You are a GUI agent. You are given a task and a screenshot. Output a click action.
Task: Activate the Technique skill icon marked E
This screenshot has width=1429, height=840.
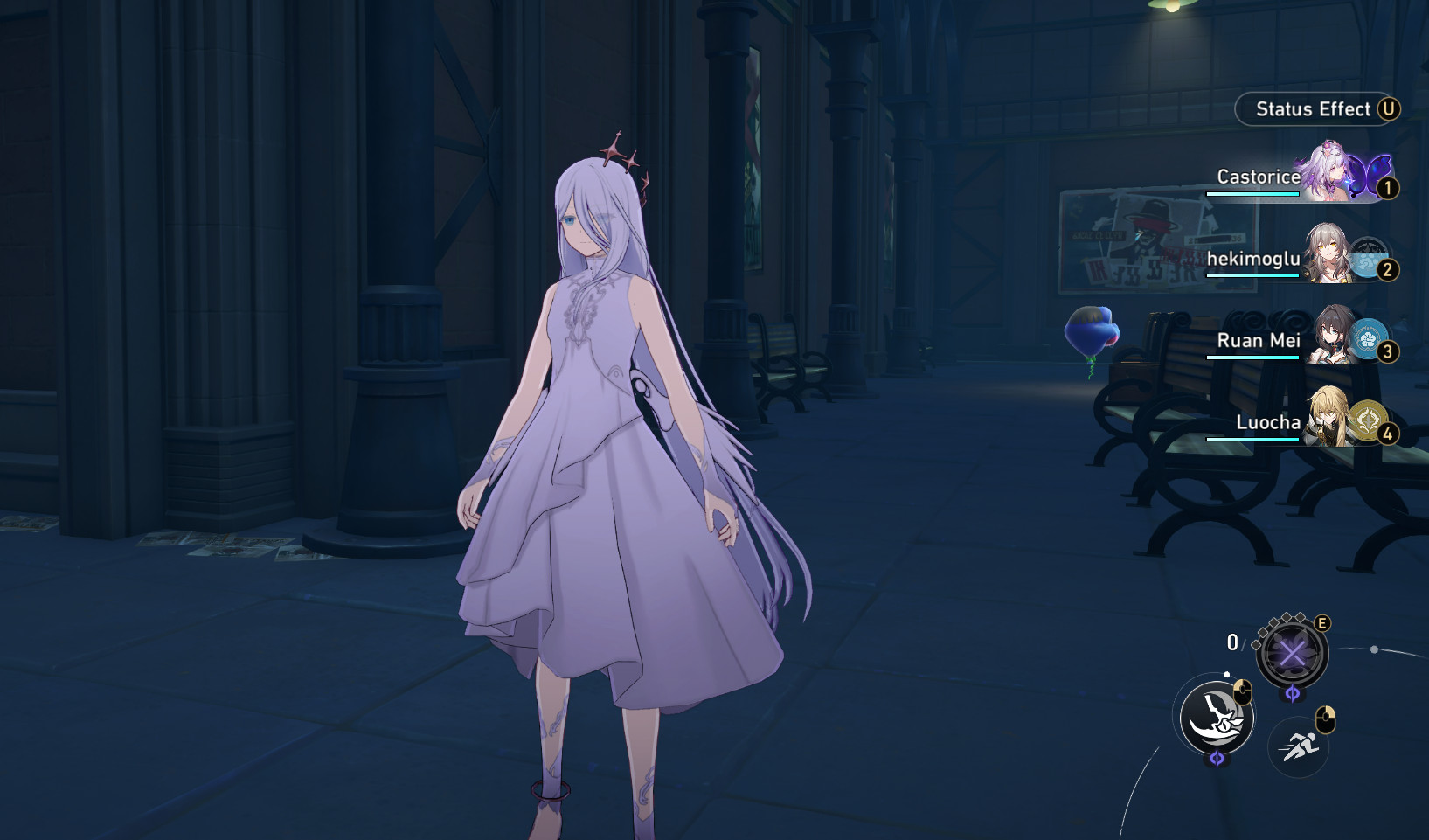1292,651
